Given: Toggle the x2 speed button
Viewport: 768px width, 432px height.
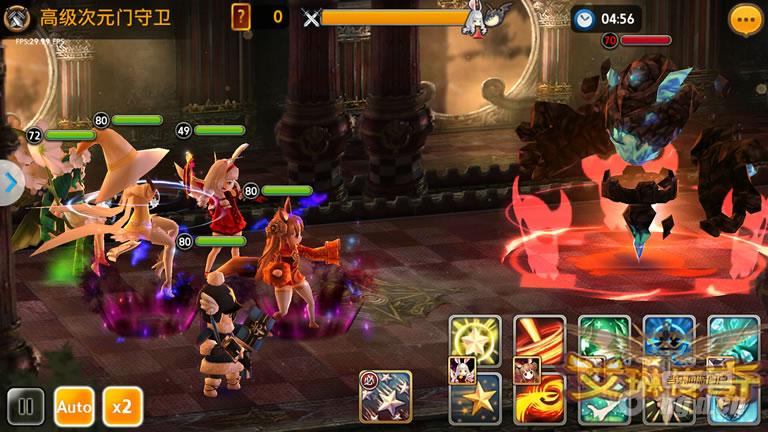Looking at the screenshot, I should coord(122,407).
